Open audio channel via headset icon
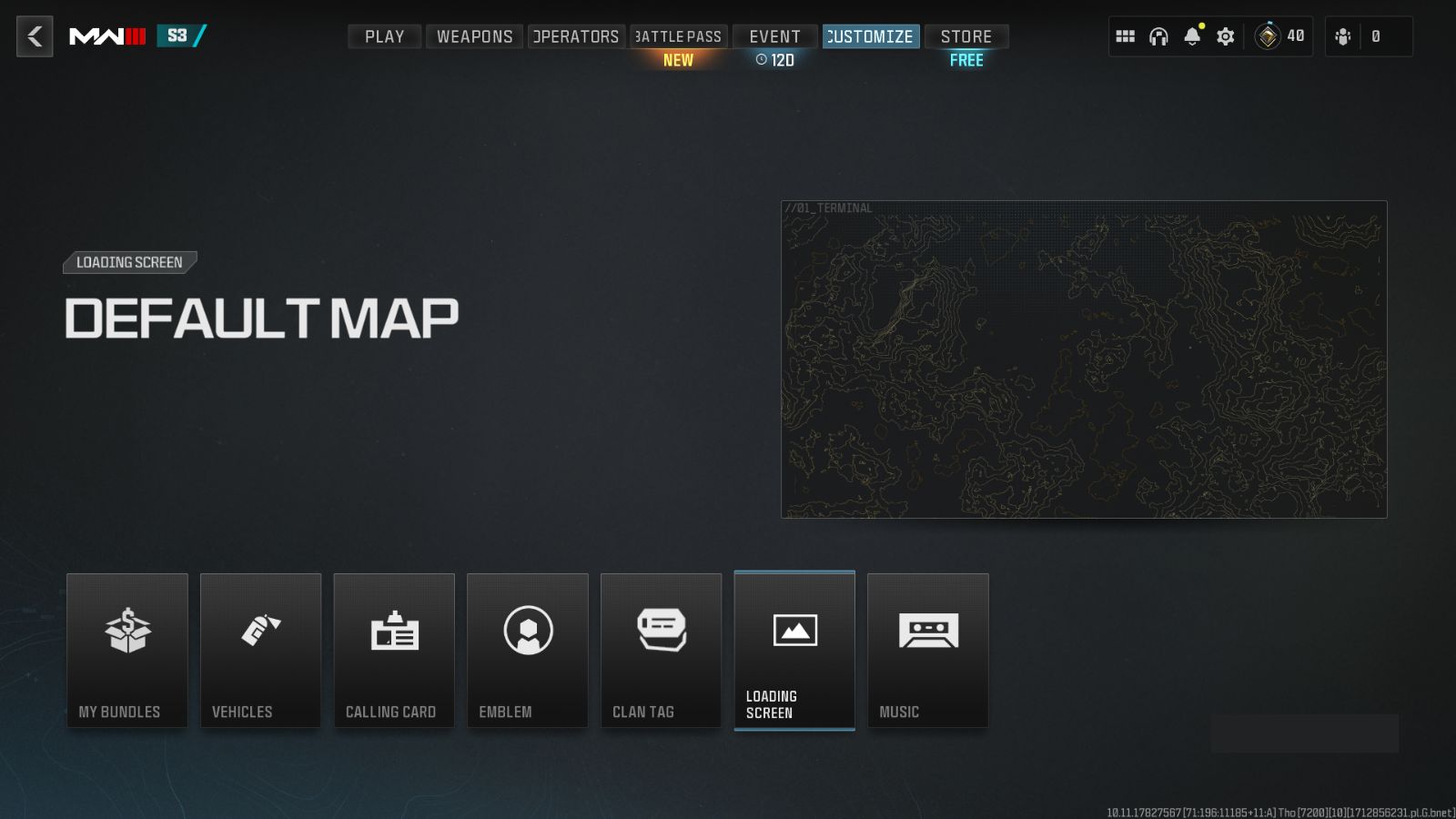Viewport: 1456px width, 819px height. pos(1158,36)
